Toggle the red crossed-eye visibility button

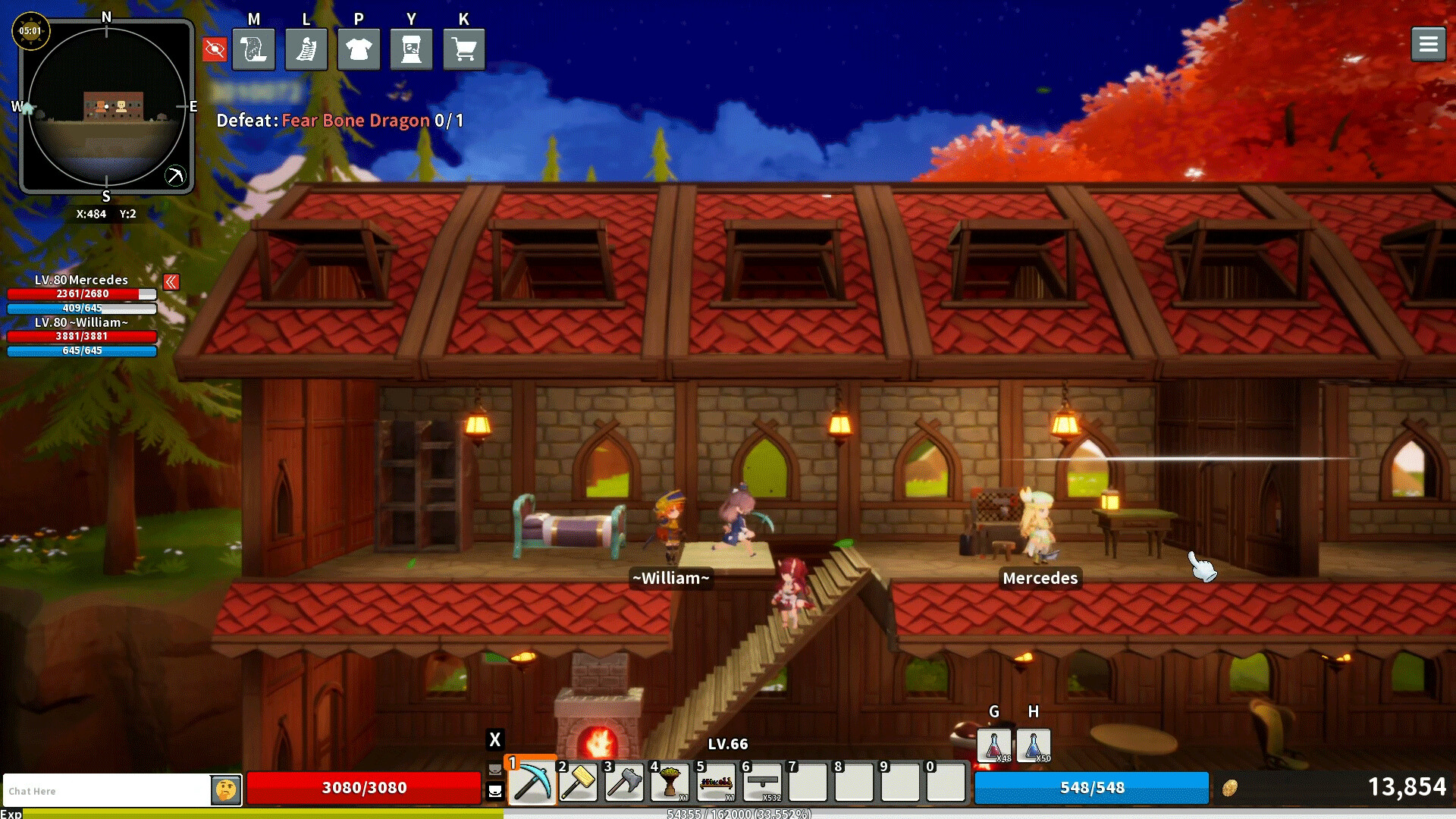[215, 50]
